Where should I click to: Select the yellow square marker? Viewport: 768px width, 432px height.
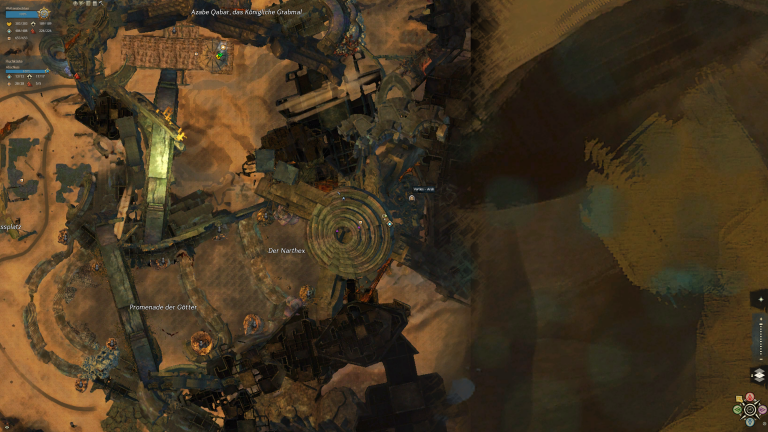(x=739, y=398)
